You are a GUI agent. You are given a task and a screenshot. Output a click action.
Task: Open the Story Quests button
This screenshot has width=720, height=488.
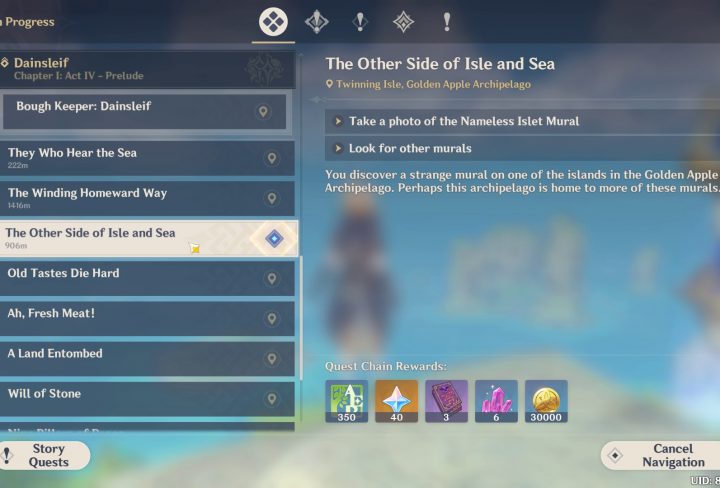(x=47, y=456)
